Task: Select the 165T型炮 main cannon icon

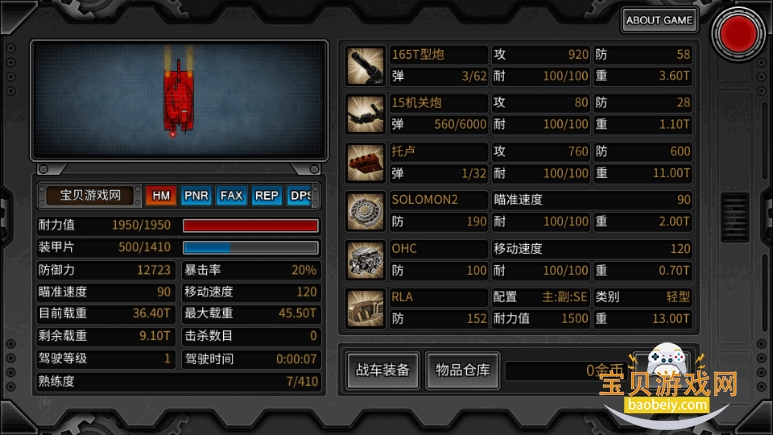Action: 365,65
